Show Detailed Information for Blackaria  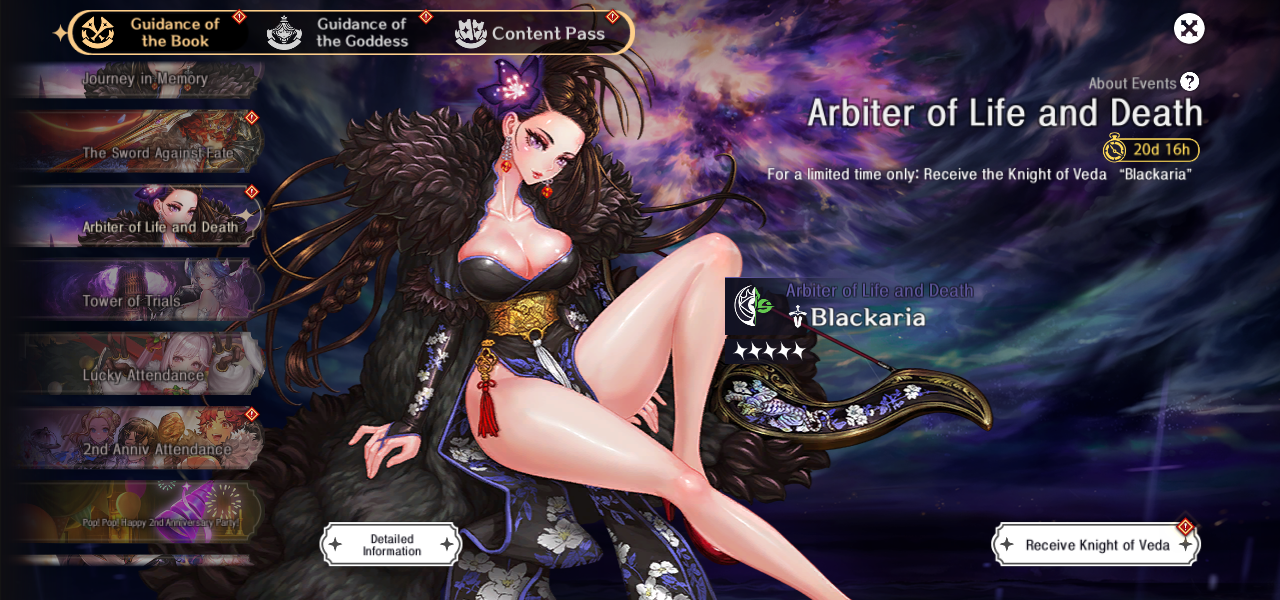[x=391, y=545]
